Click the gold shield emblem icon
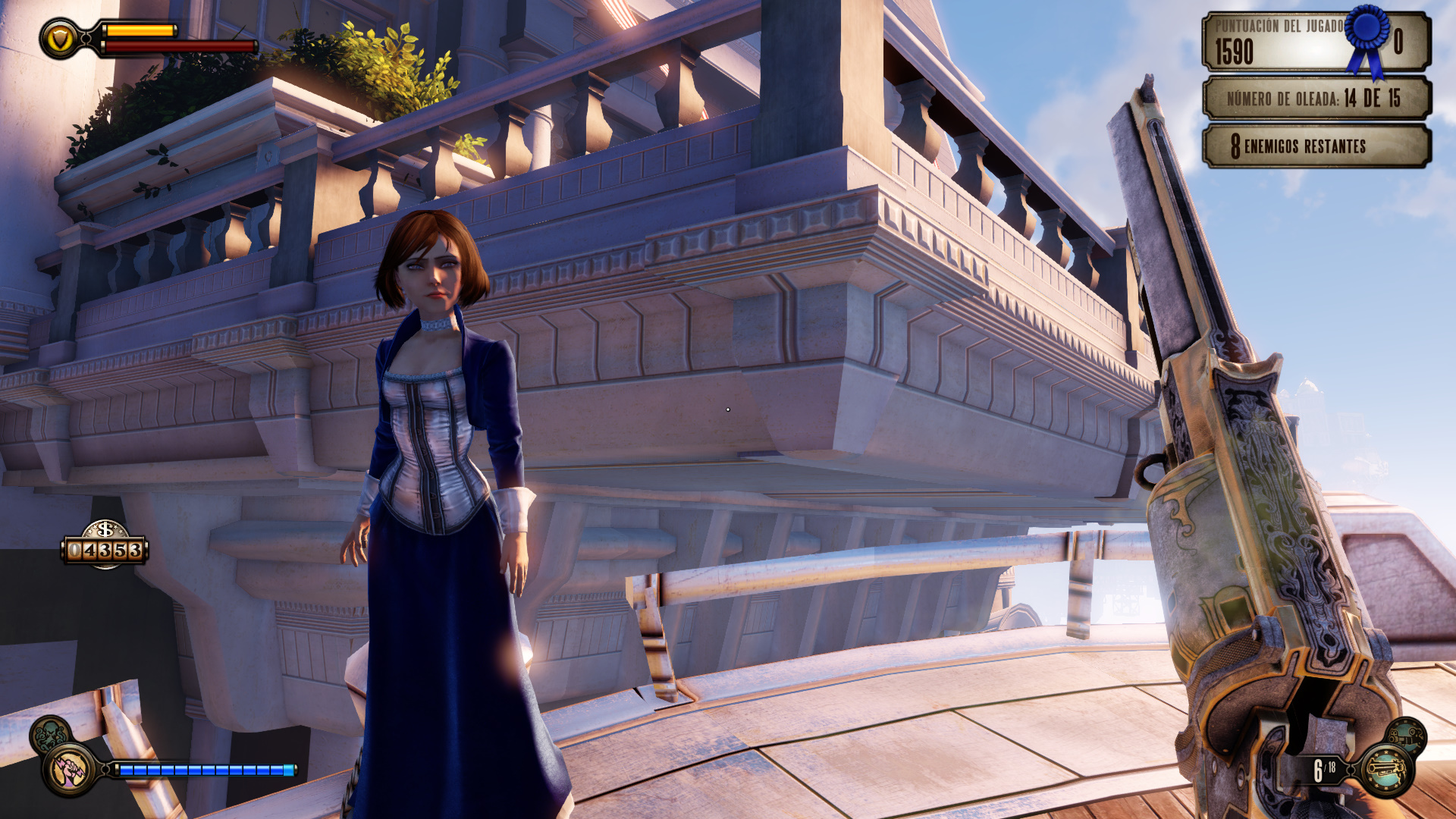Image resolution: width=1456 pixels, height=819 pixels. click(x=60, y=39)
